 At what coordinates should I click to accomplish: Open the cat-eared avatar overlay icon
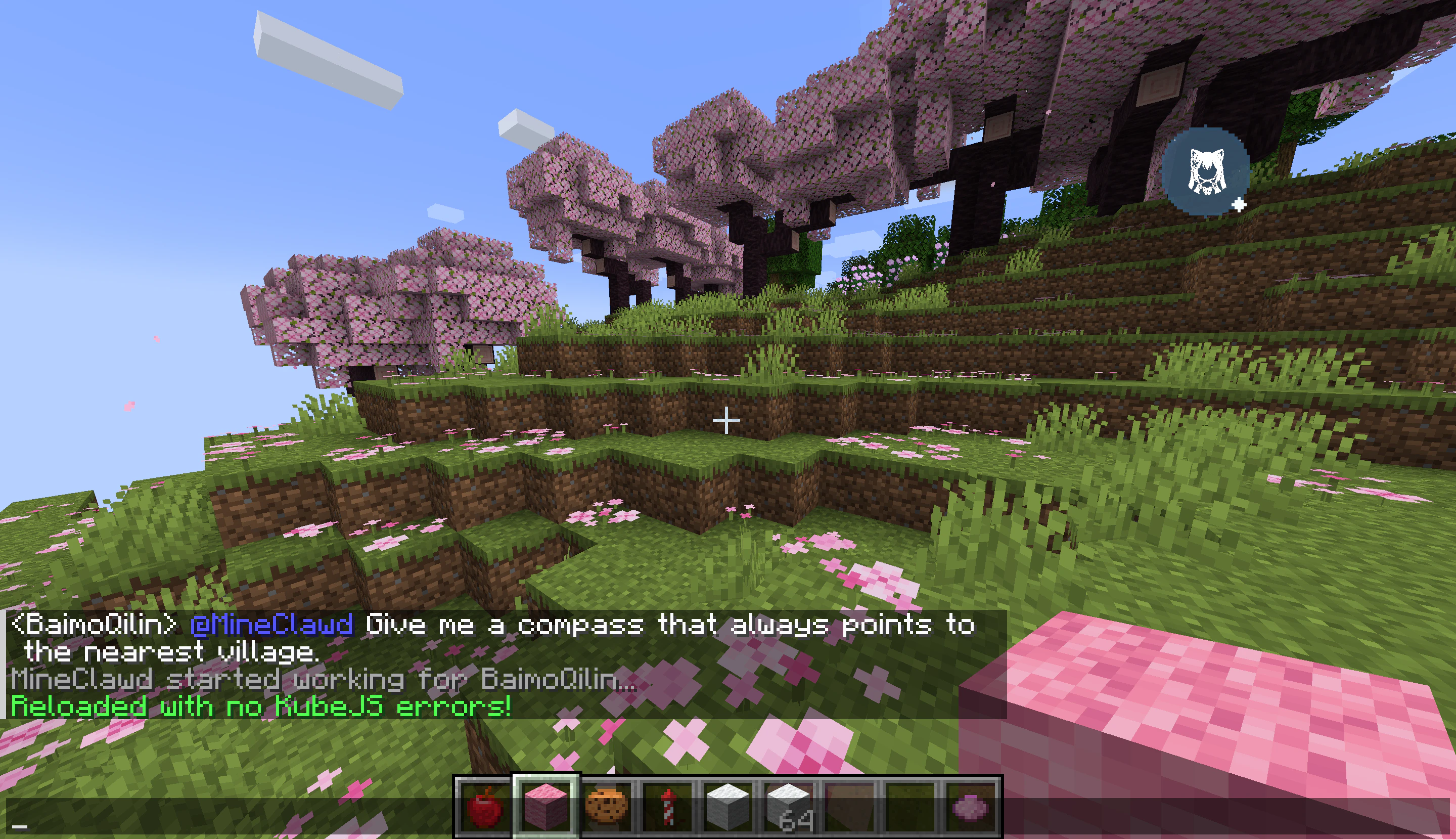(1205, 172)
